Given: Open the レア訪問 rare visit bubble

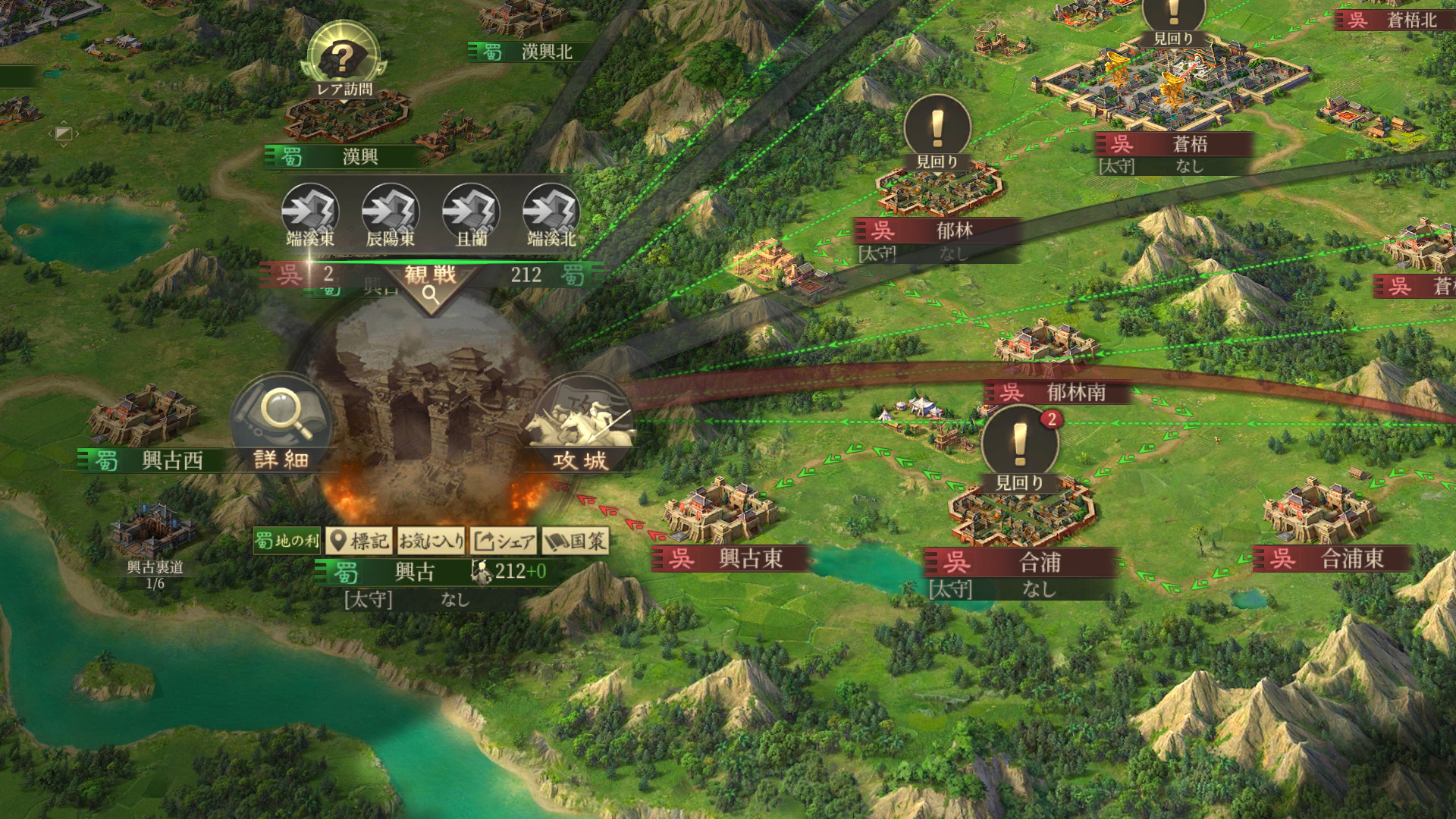Looking at the screenshot, I should (344, 61).
